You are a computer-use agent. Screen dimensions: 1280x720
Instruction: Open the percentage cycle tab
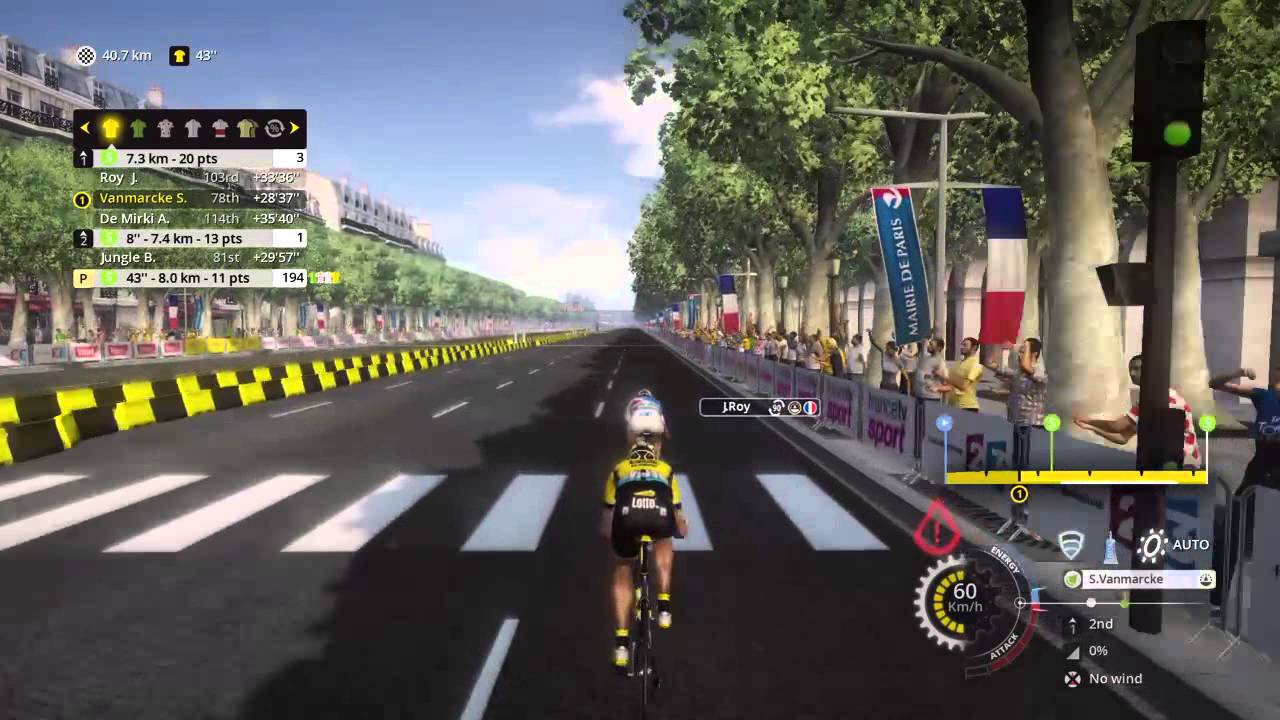(x=272, y=128)
